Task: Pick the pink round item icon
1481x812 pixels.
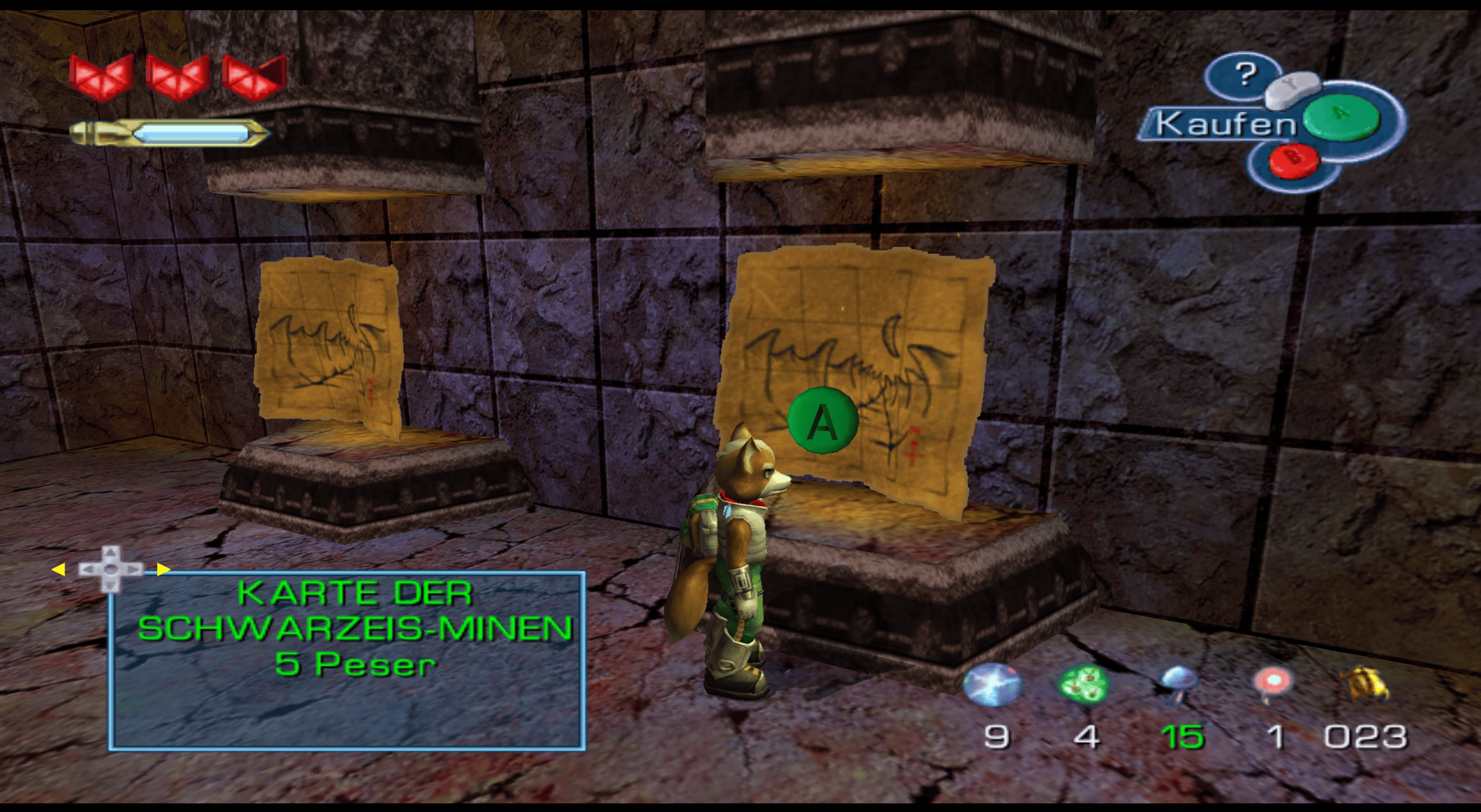Action: [x=1272, y=684]
